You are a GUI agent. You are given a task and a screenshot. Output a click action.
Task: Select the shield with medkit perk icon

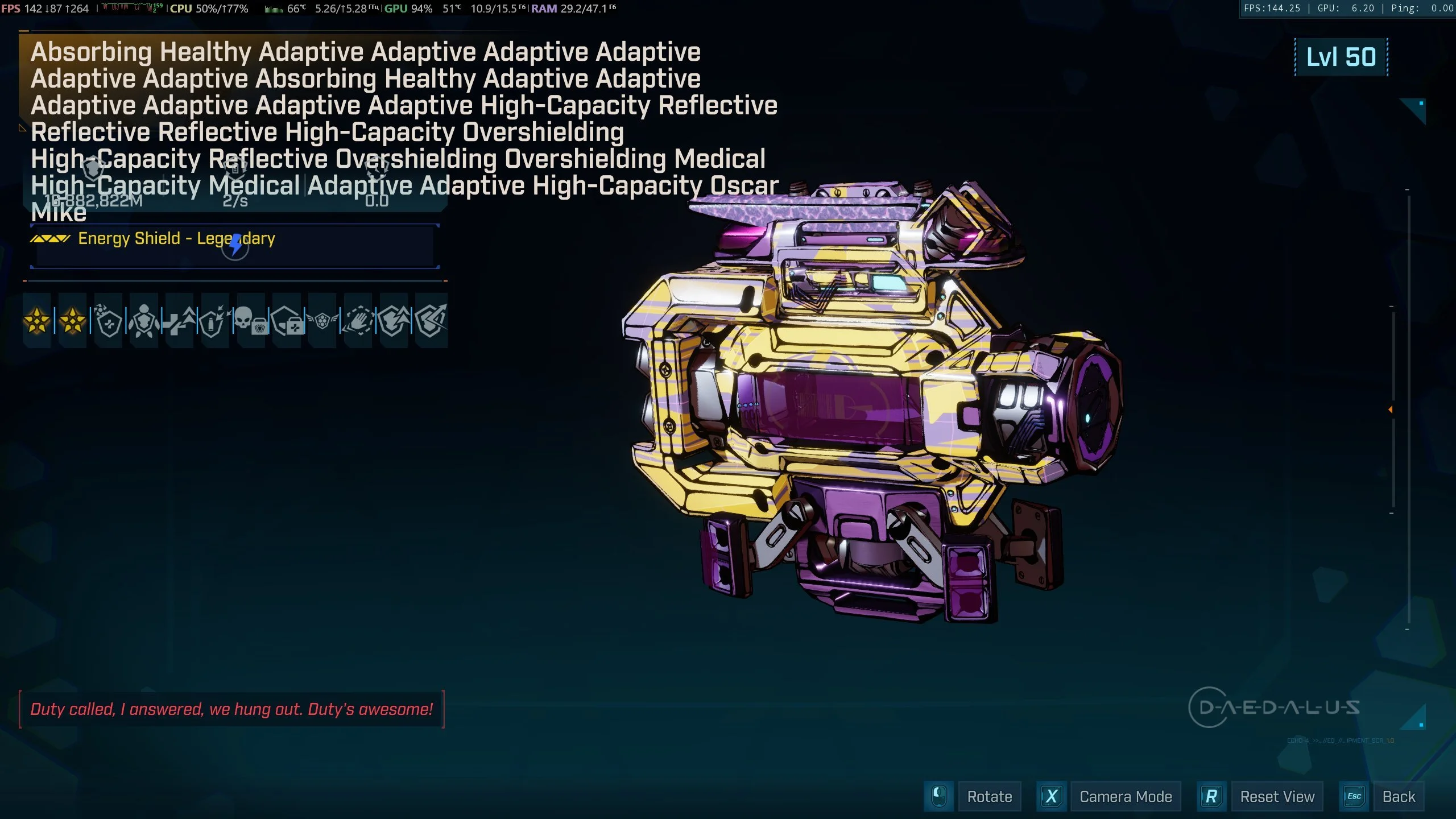(287, 321)
